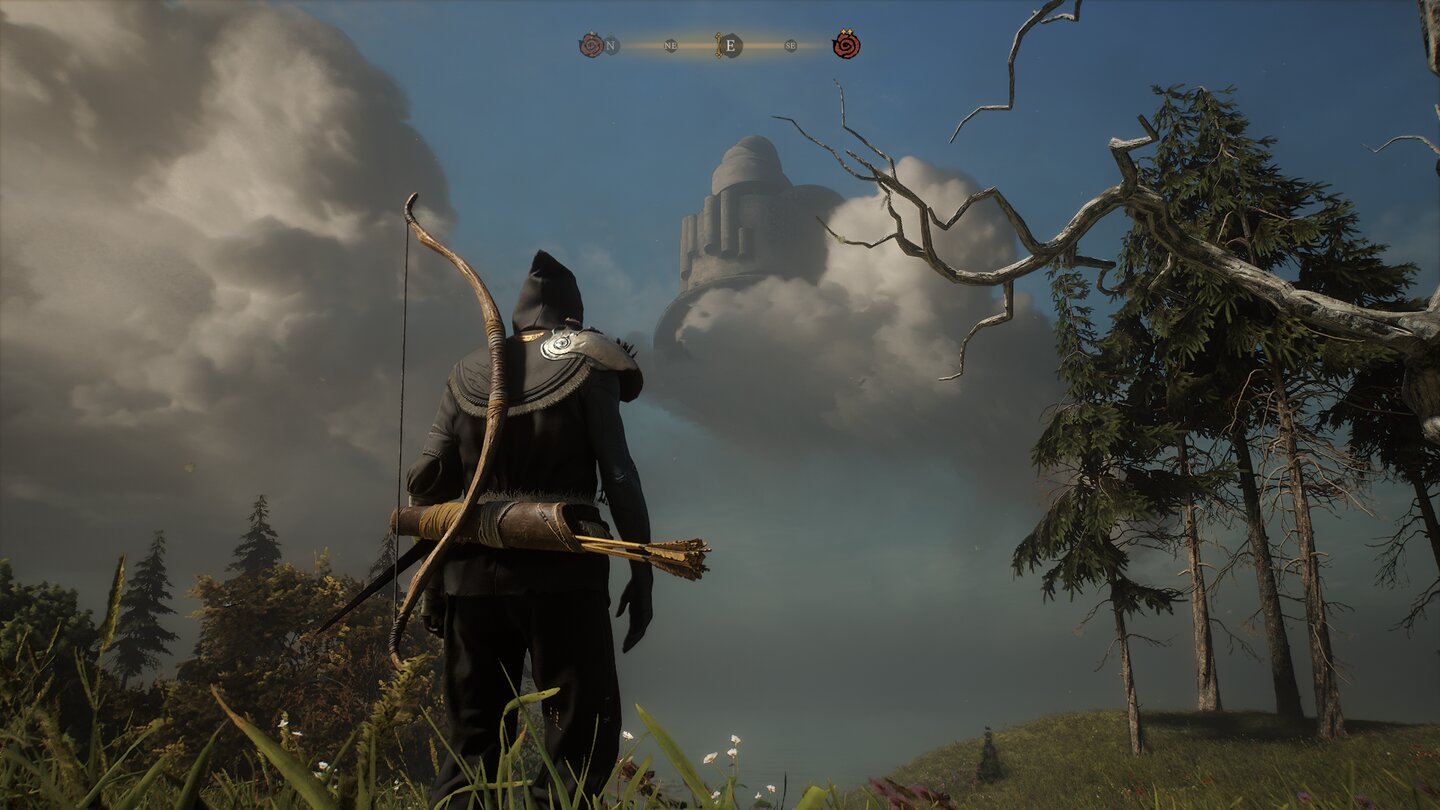Screen dimensions: 1440x810
Task: Select the sparkling spiral event marker on compass right
Action: (x=847, y=46)
